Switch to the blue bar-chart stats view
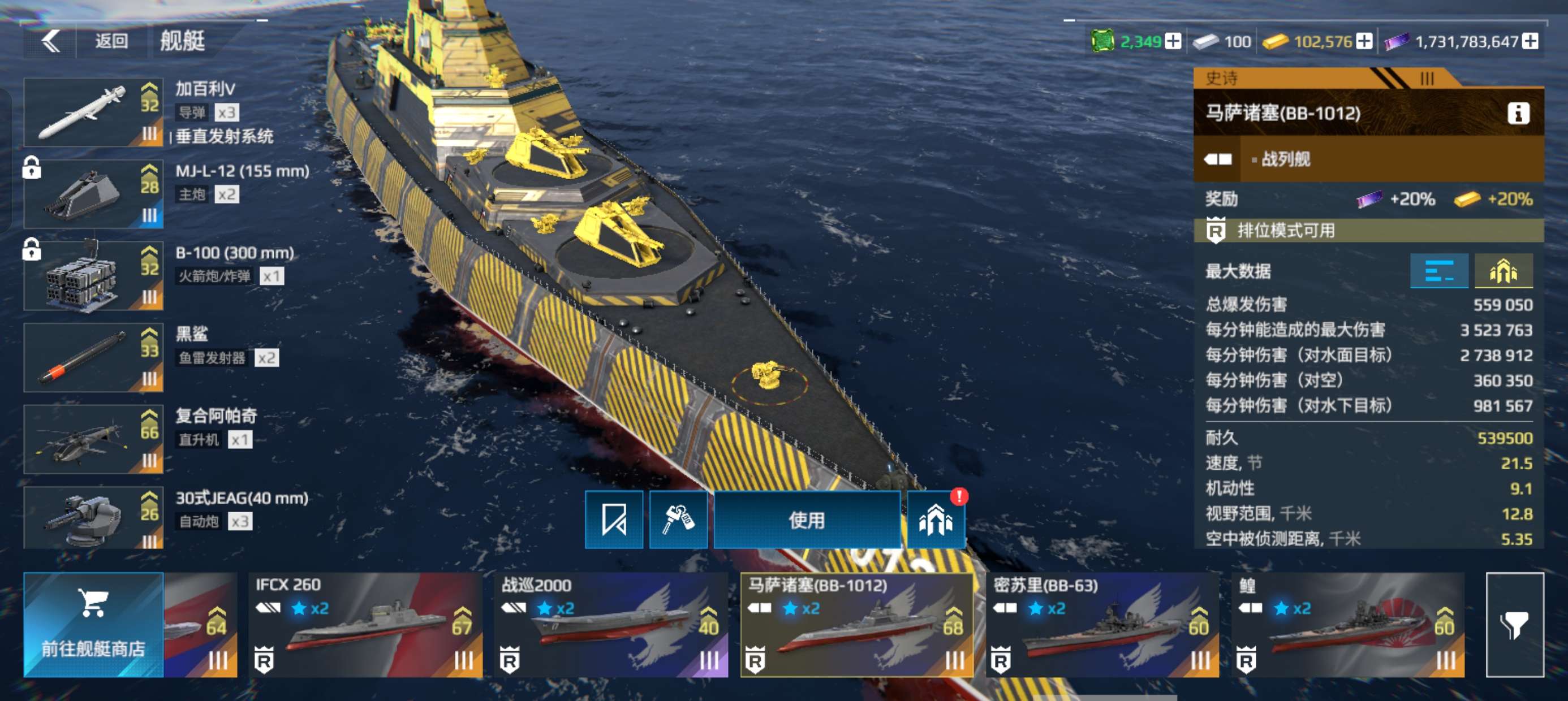Image resolution: width=1568 pixels, height=701 pixels. 1439,271
